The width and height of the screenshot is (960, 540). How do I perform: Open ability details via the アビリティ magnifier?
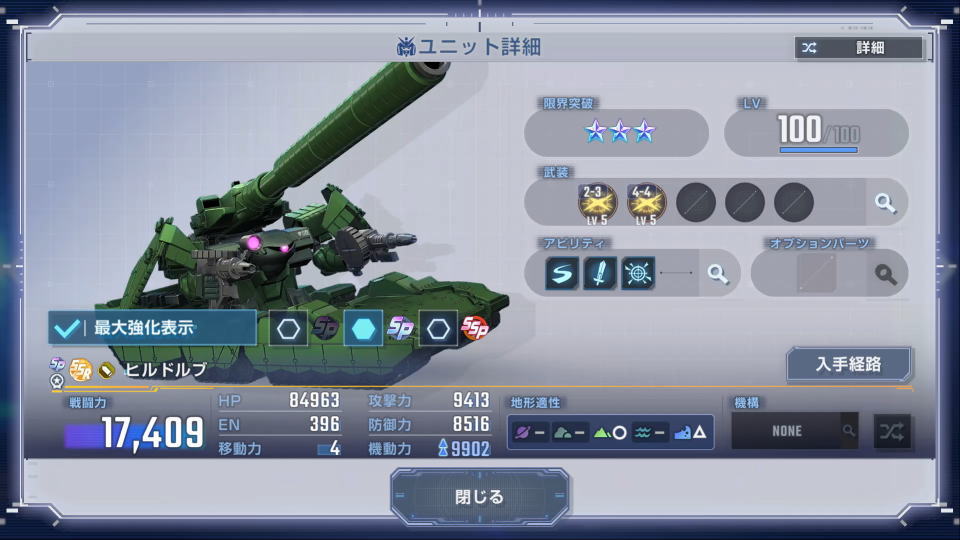coord(717,273)
